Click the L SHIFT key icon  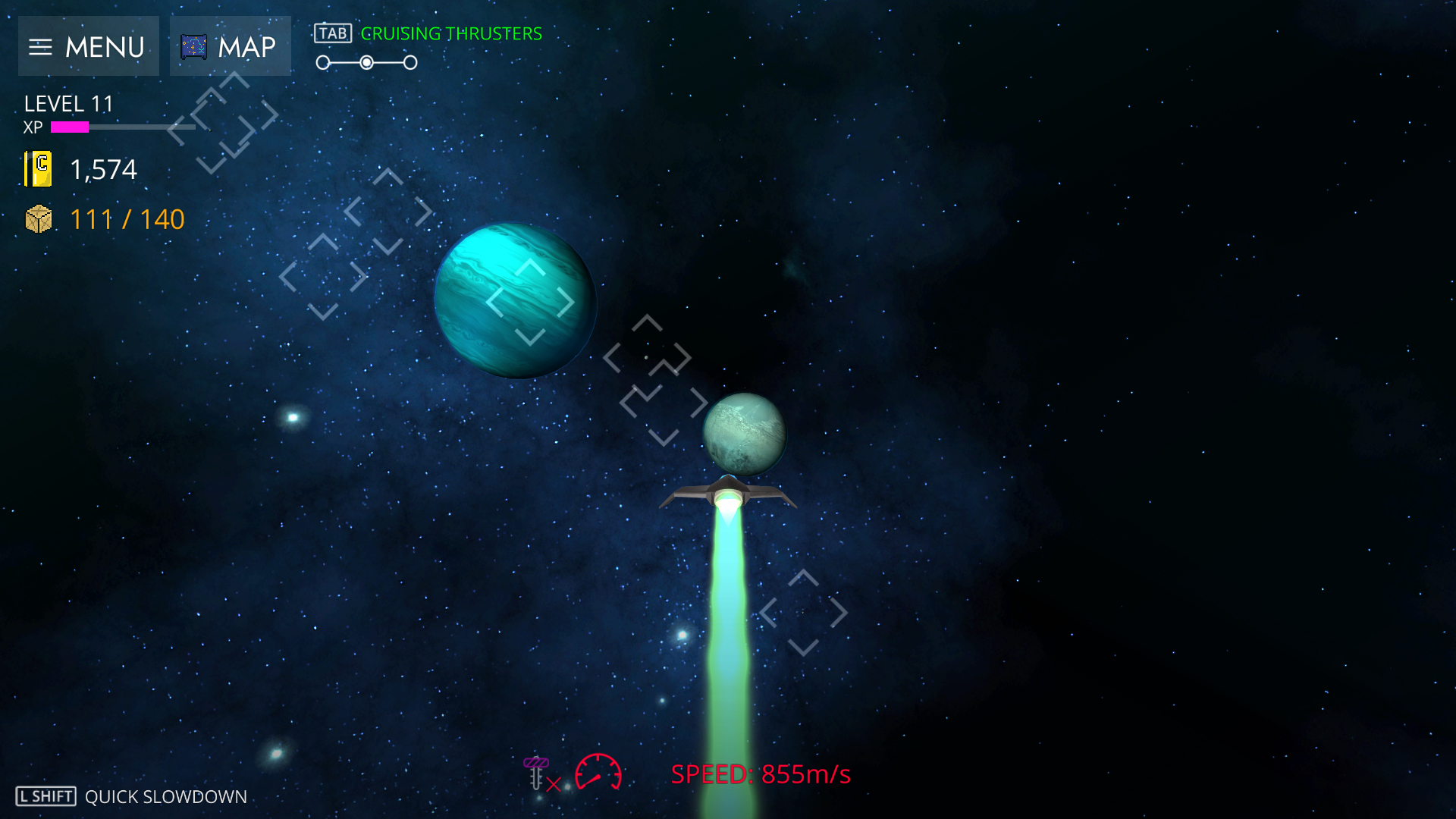[44, 796]
